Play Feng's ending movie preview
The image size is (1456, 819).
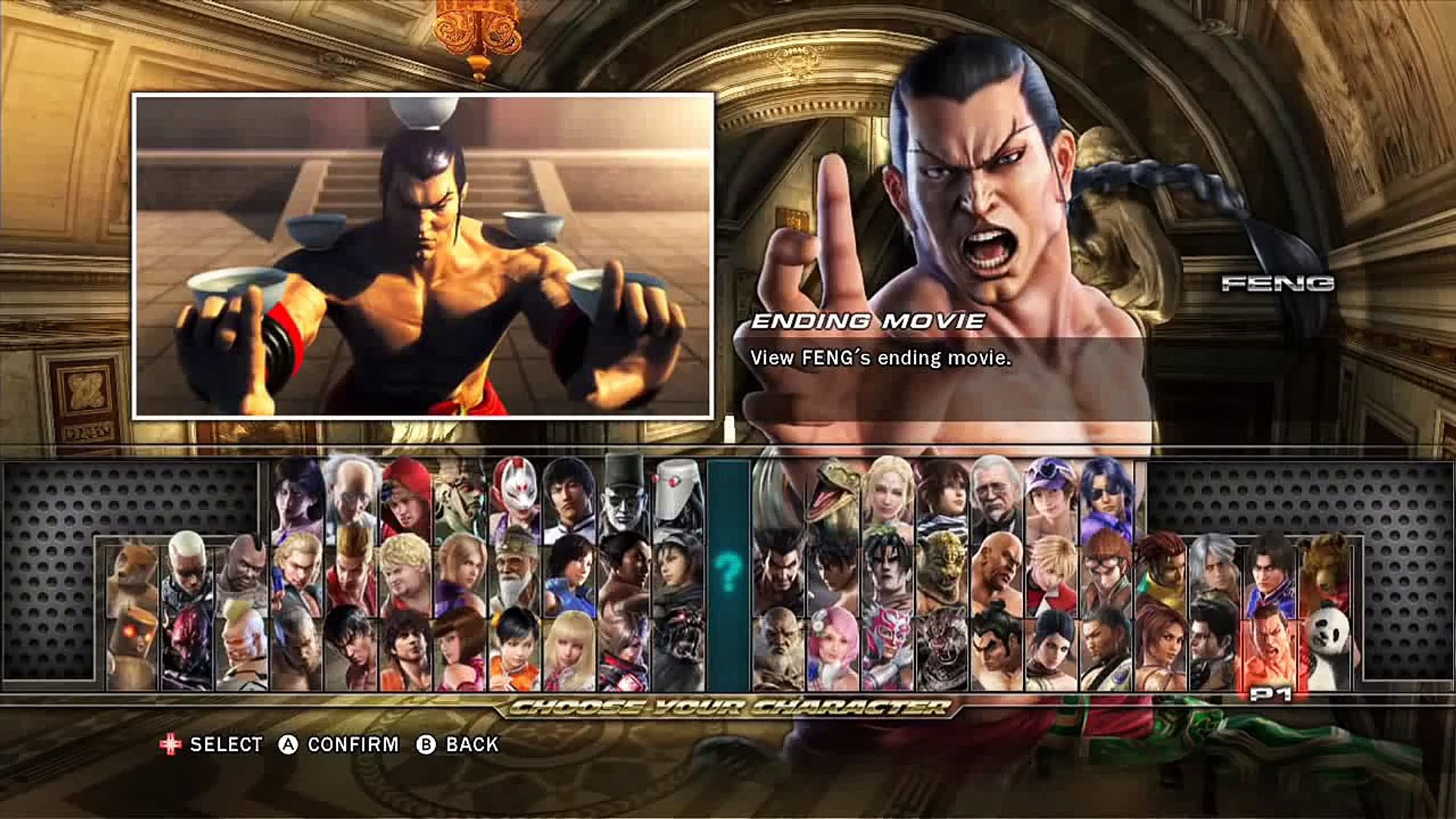(x=423, y=256)
